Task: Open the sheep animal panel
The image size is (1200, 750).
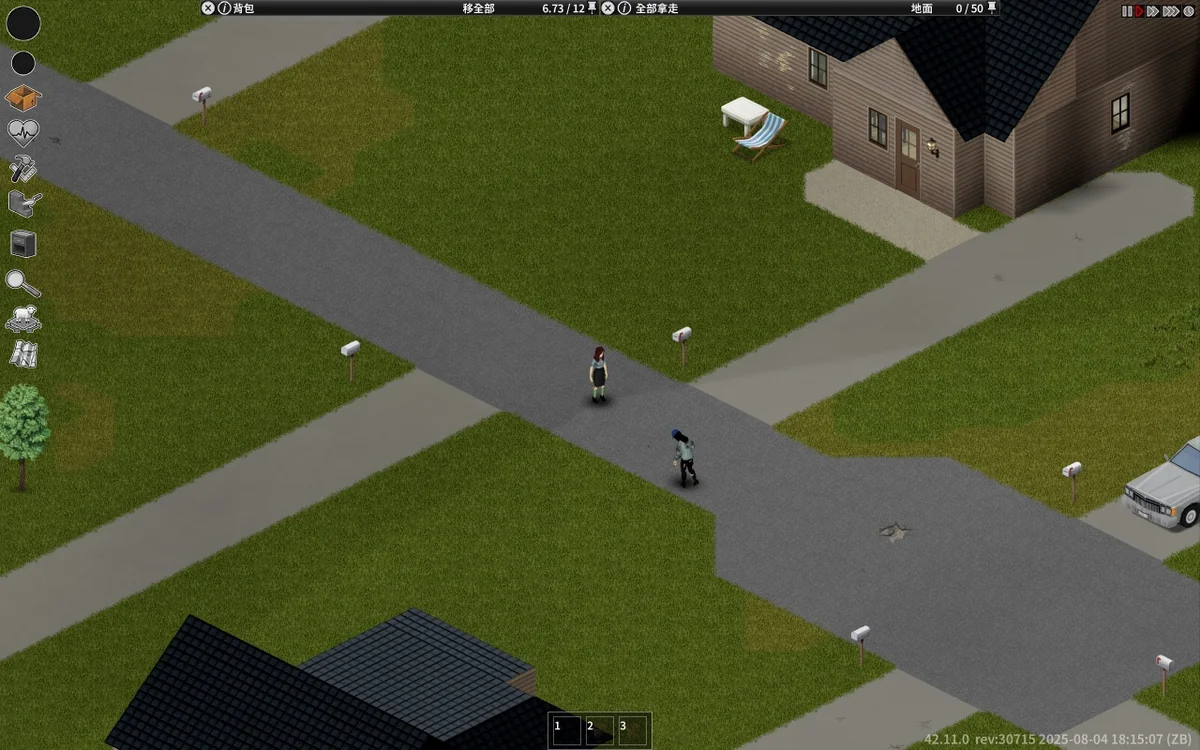Action: coord(23,319)
